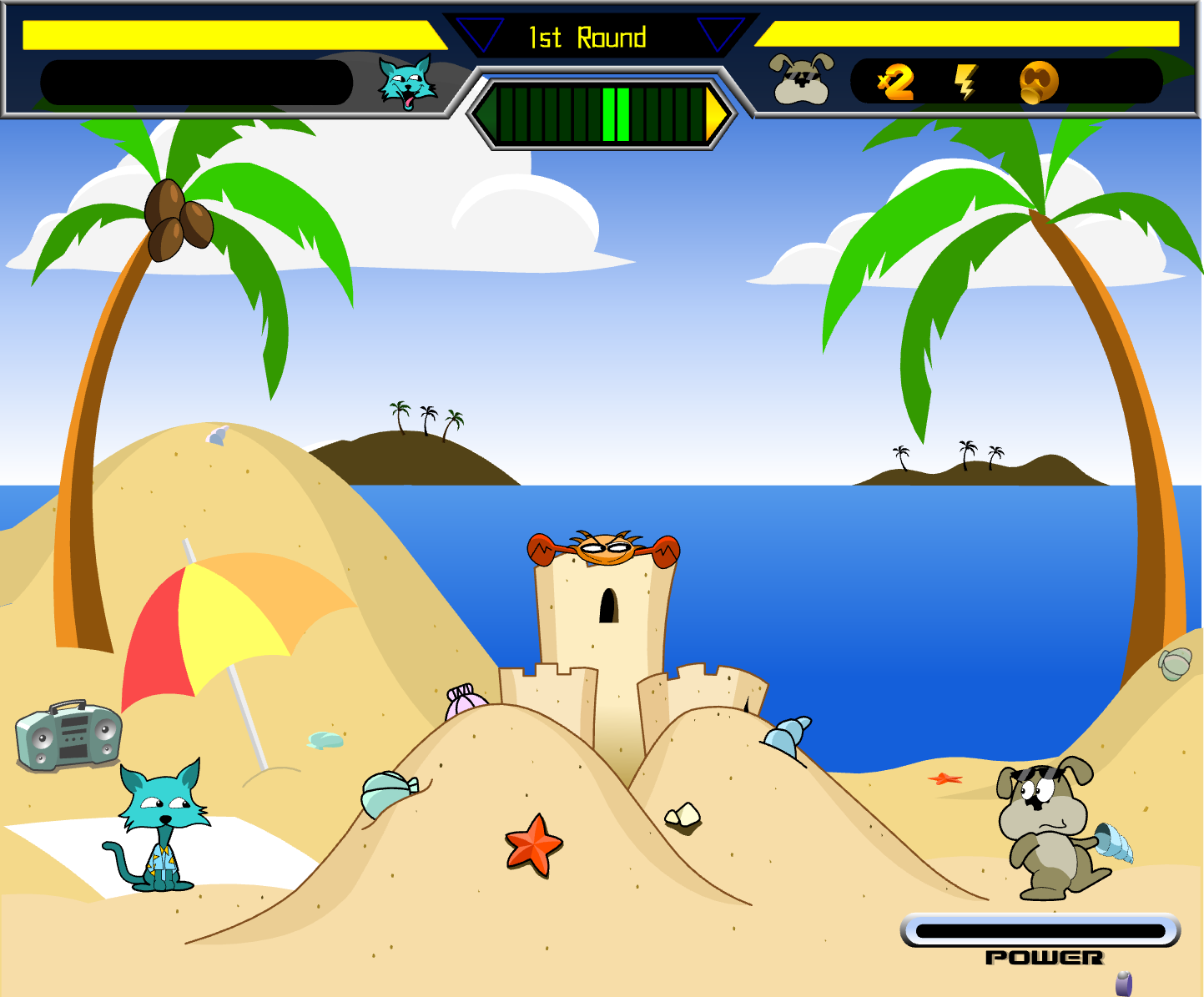This screenshot has height=997, width=1204.
Task: Use the lightning bolt power-up
Action: (x=965, y=83)
